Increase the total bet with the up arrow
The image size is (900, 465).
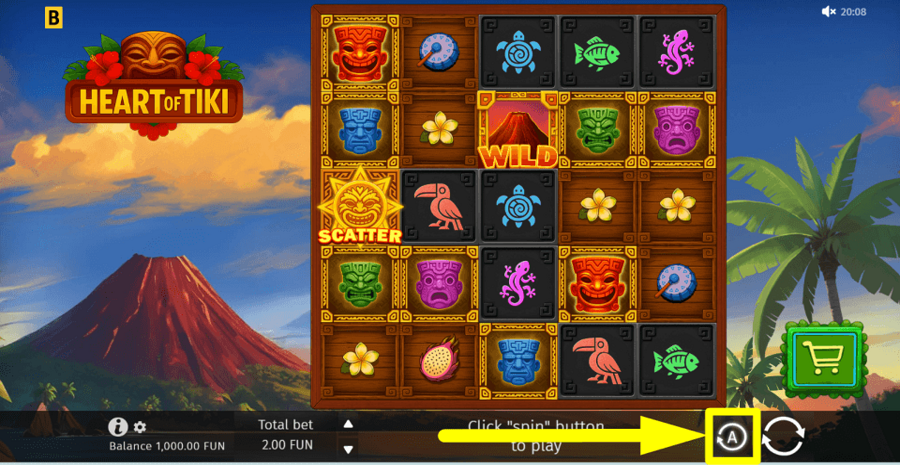click(x=348, y=424)
